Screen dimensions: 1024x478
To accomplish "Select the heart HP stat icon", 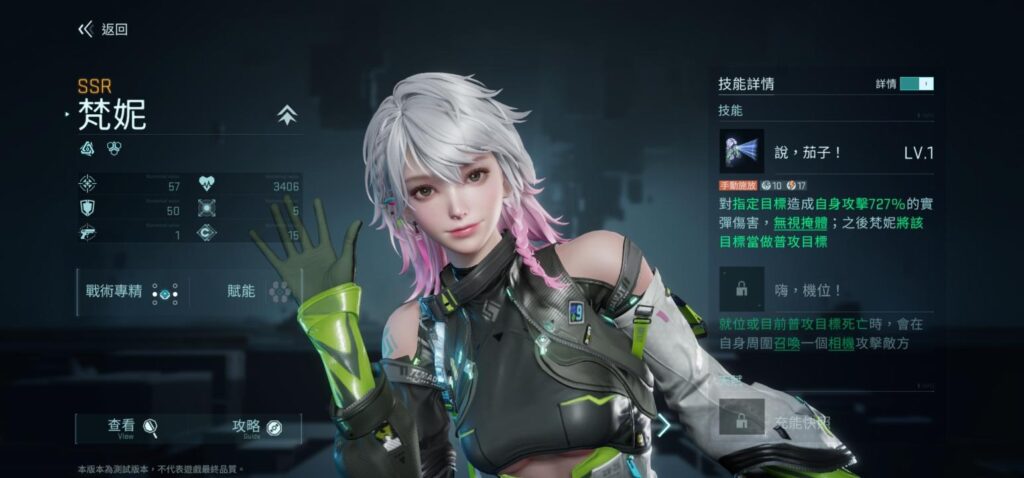I will 207,184.
